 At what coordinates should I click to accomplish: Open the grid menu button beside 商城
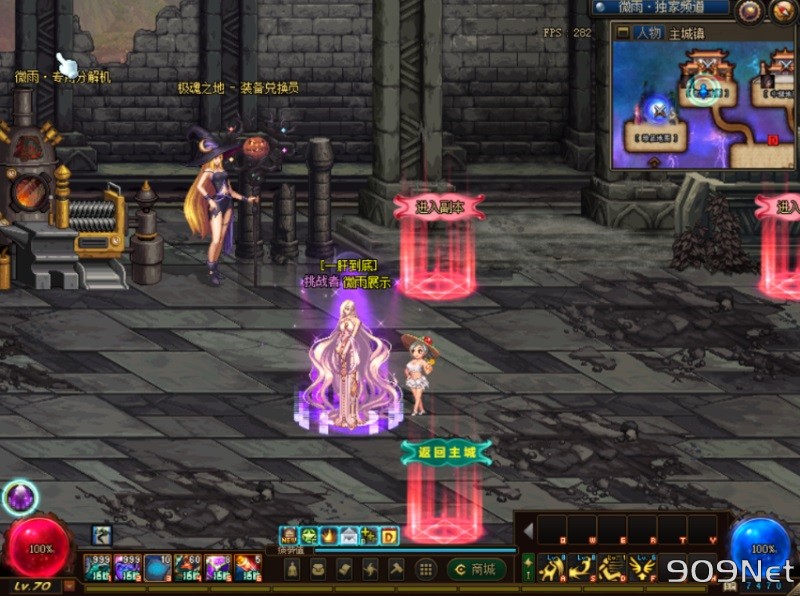pos(425,569)
